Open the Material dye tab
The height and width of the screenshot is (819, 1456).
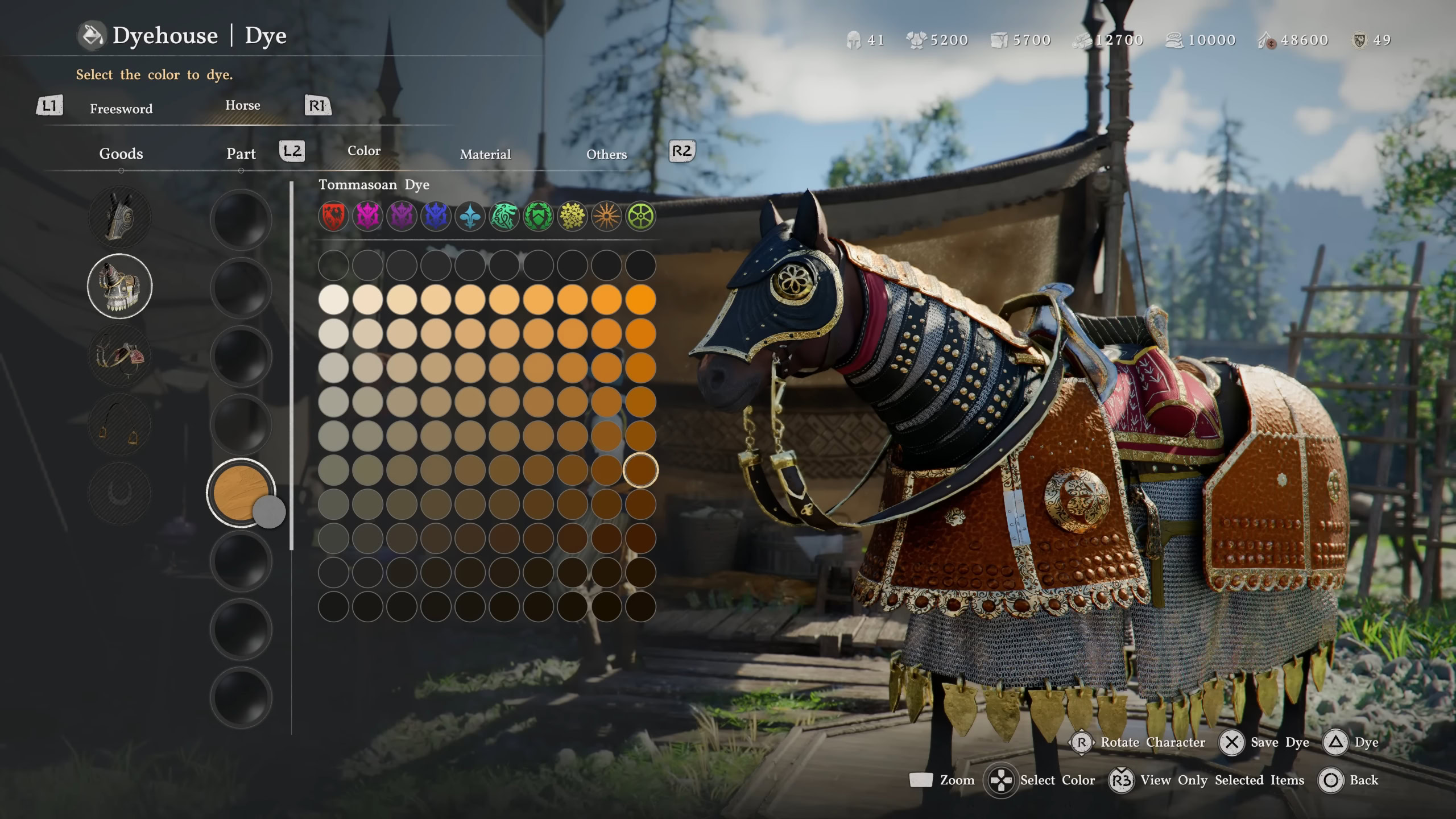(x=485, y=154)
